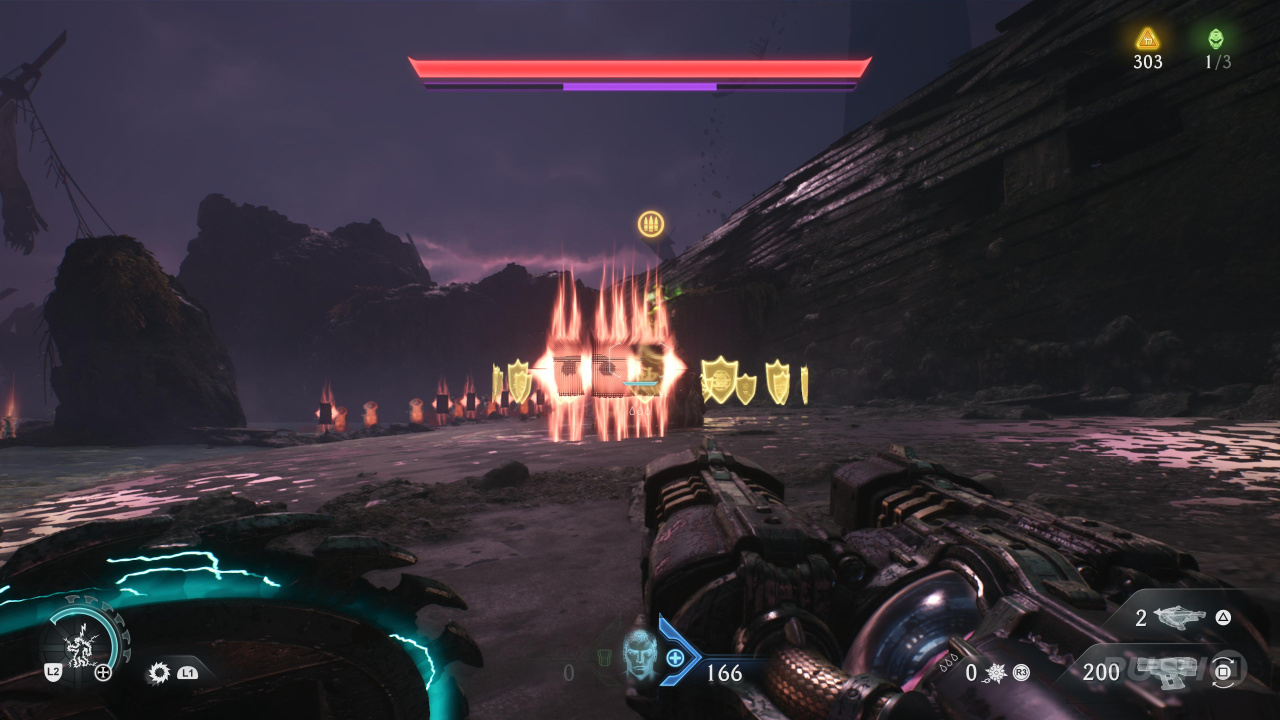Select the equipped gun icon with 200 ammo

(x=1166, y=672)
